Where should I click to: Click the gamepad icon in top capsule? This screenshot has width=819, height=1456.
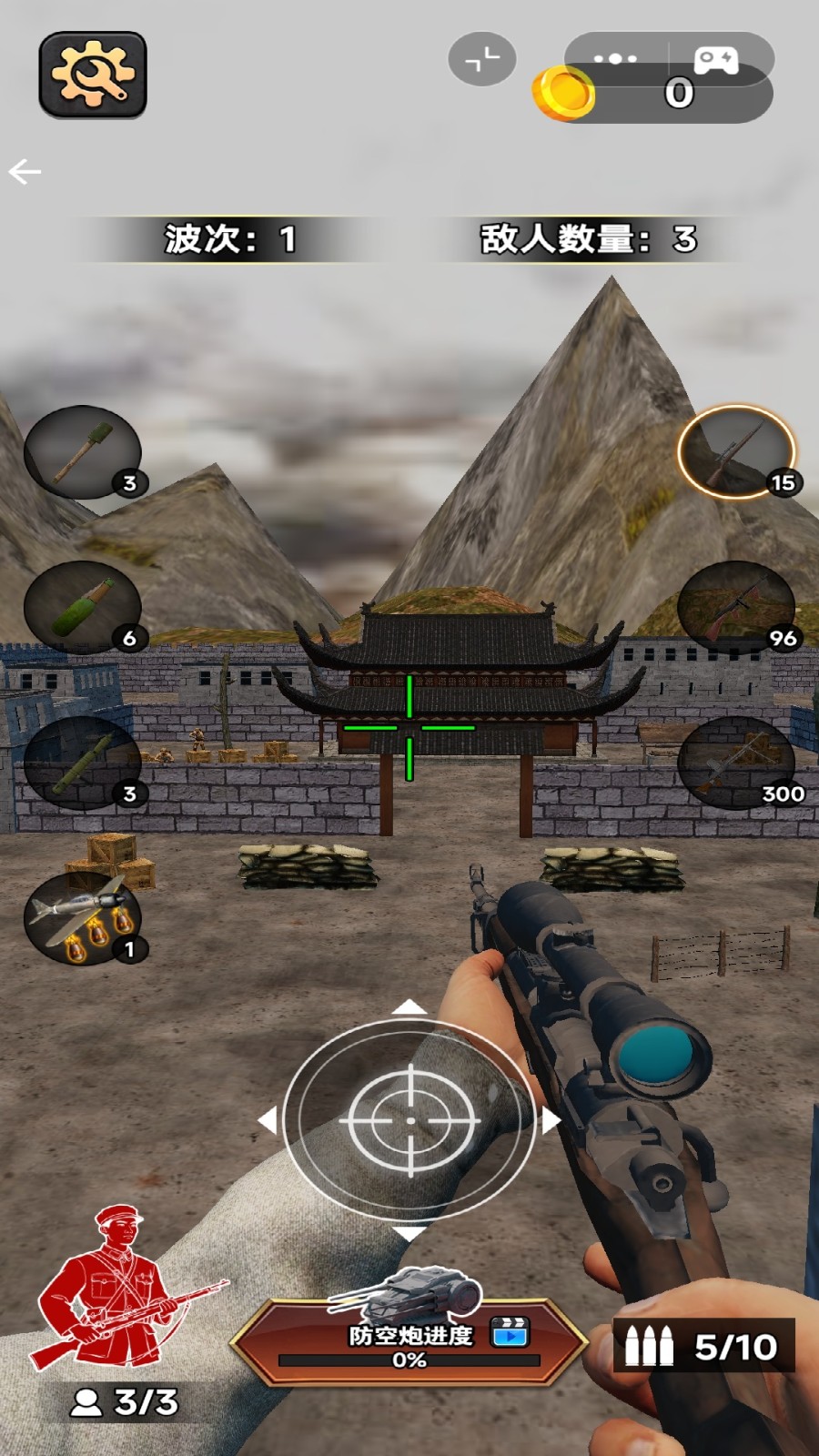point(717,60)
